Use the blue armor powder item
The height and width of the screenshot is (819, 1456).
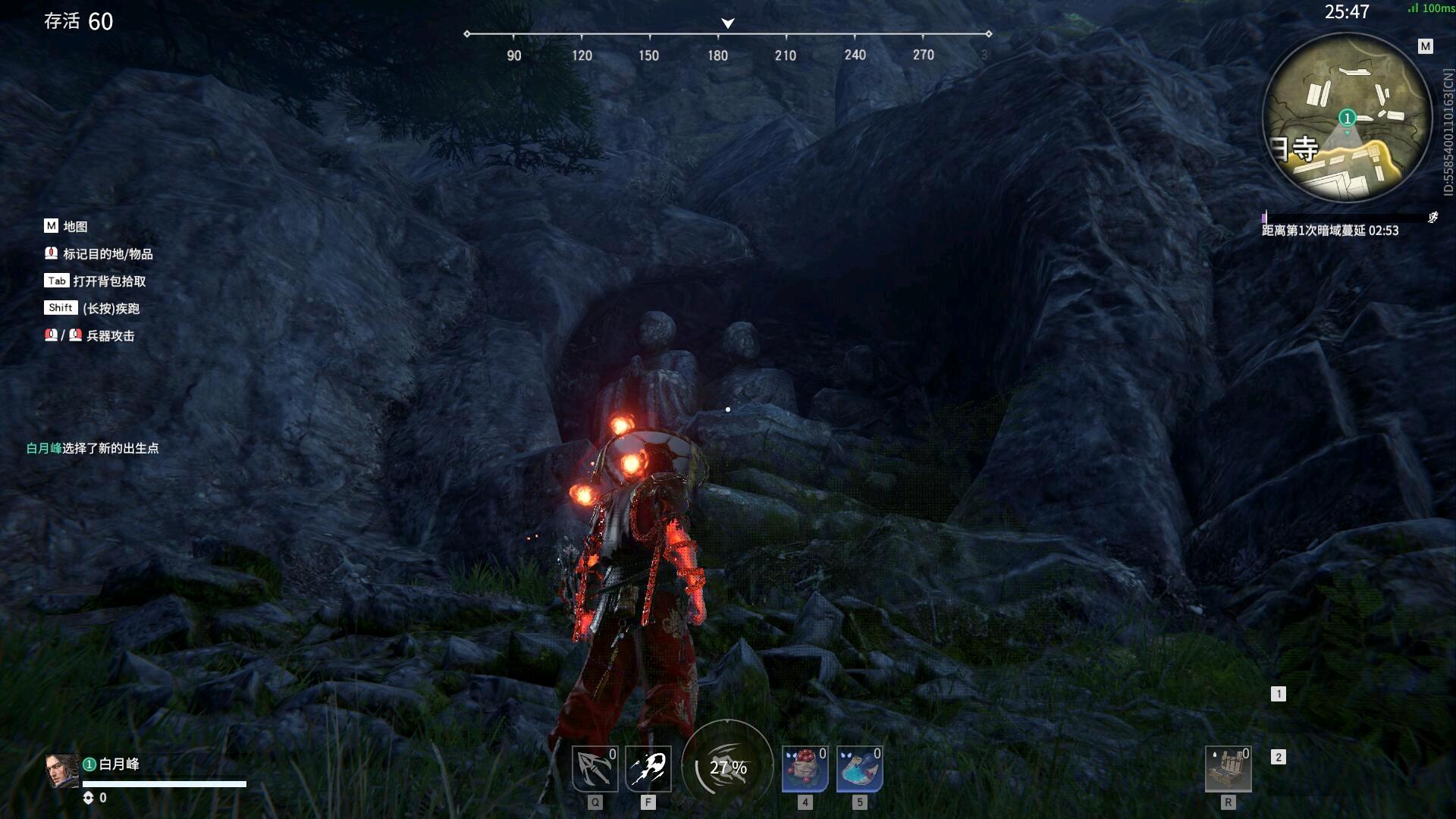click(x=859, y=769)
